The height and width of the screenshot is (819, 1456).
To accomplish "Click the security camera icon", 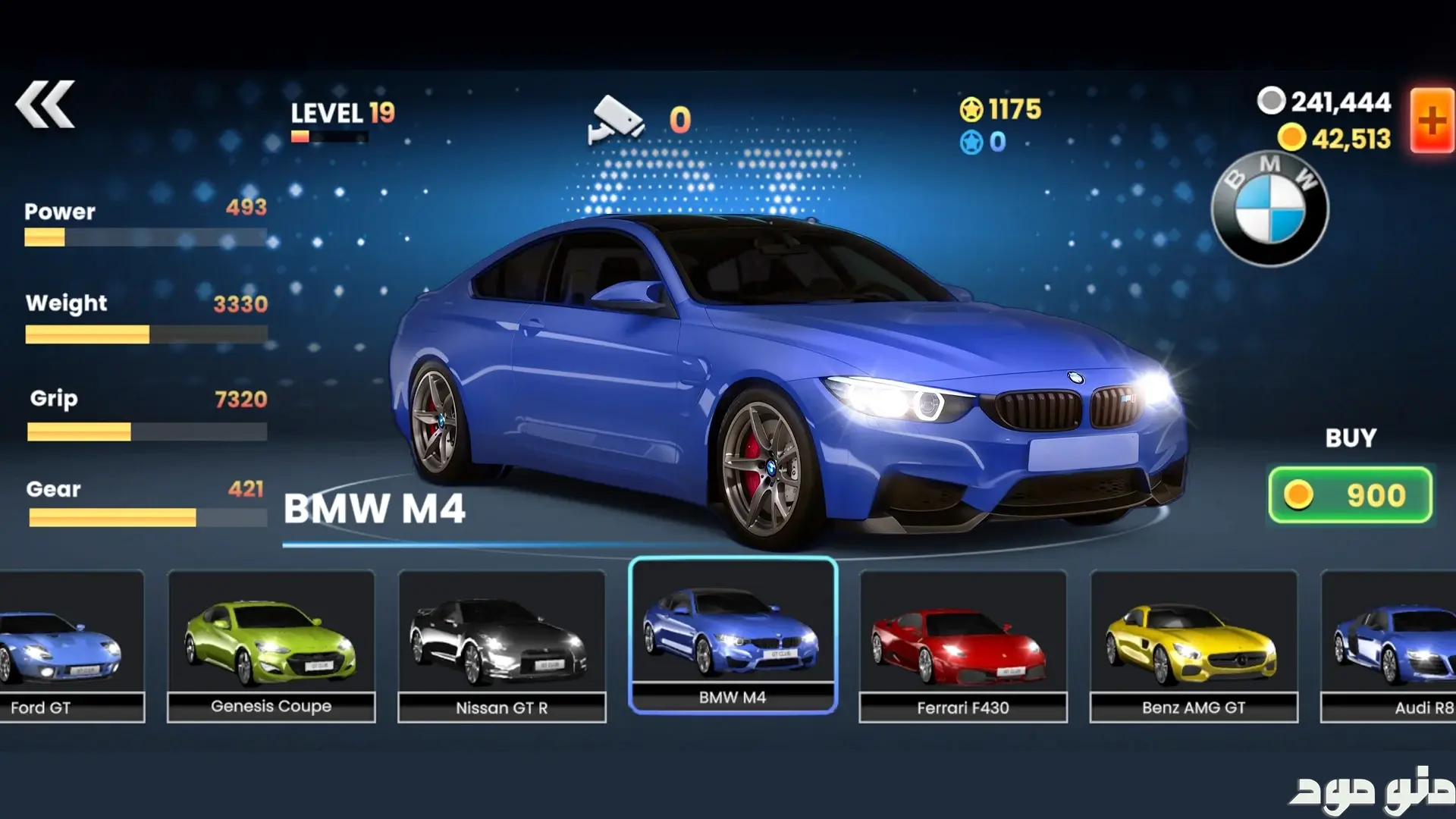I will pos(616,120).
